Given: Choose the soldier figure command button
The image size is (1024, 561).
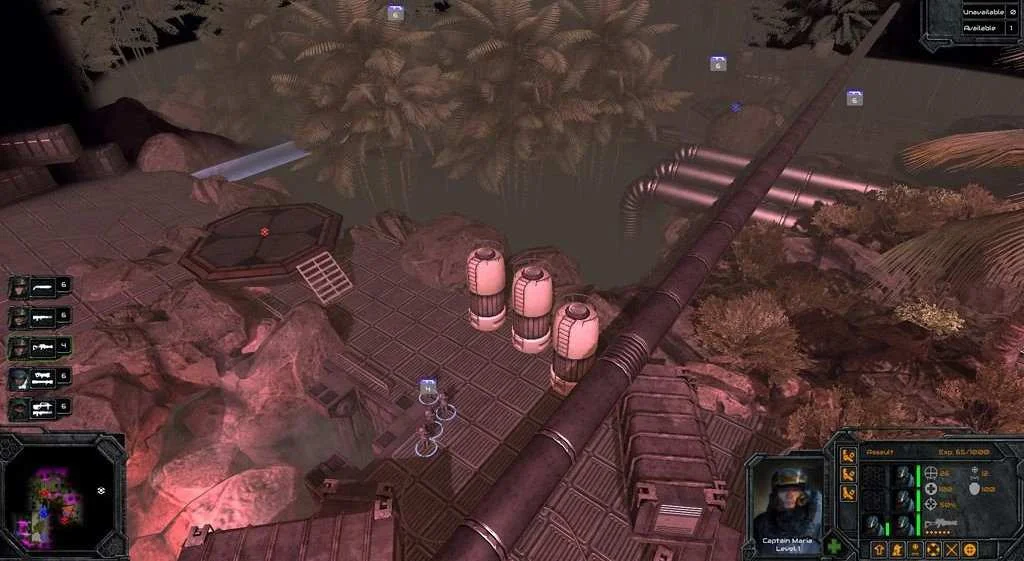Looking at the screenshot, I should (x=896, y=549).
